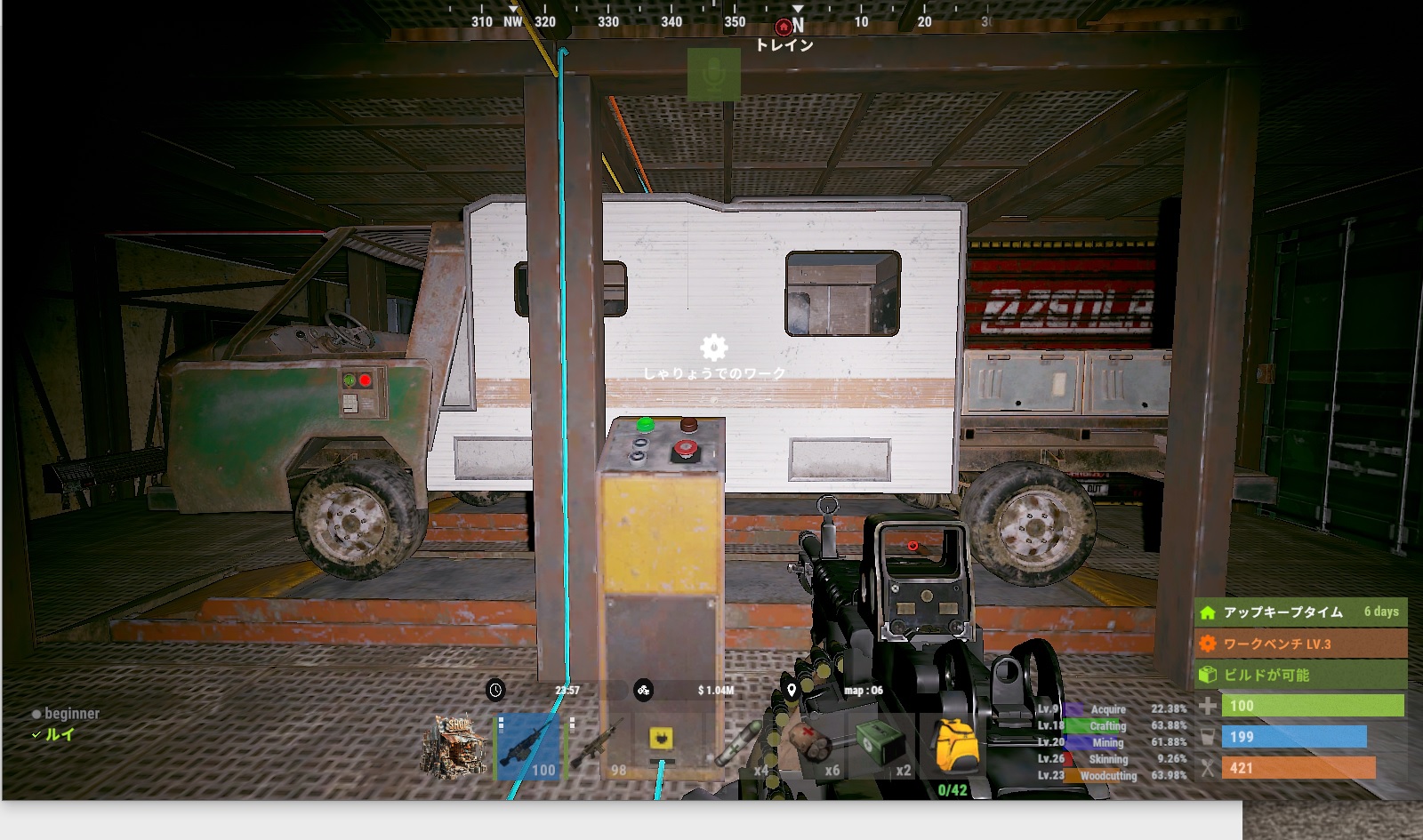Select the Crafting skill row
1423x840 pixels.
pos(1112,725)
